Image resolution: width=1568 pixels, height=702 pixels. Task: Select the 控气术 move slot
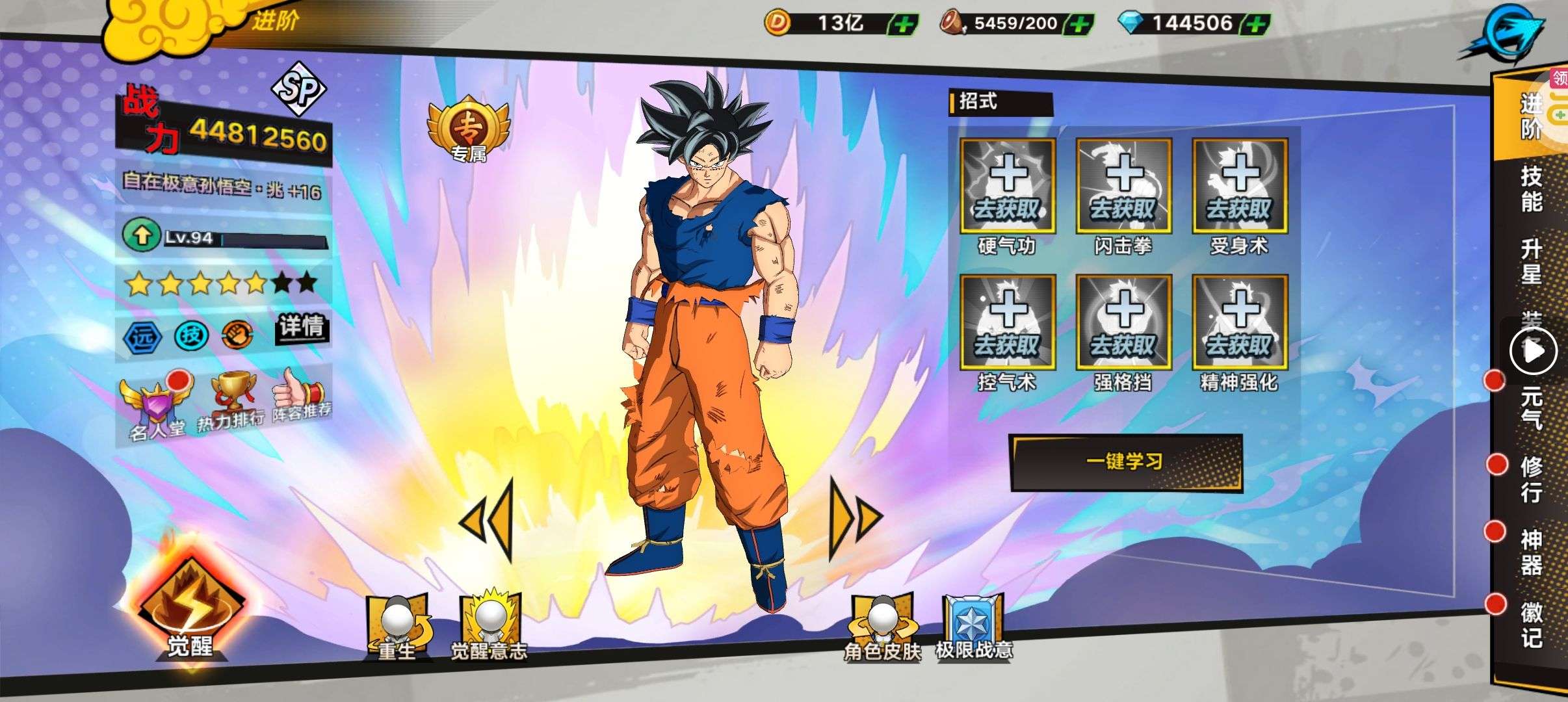point(1007,322)
